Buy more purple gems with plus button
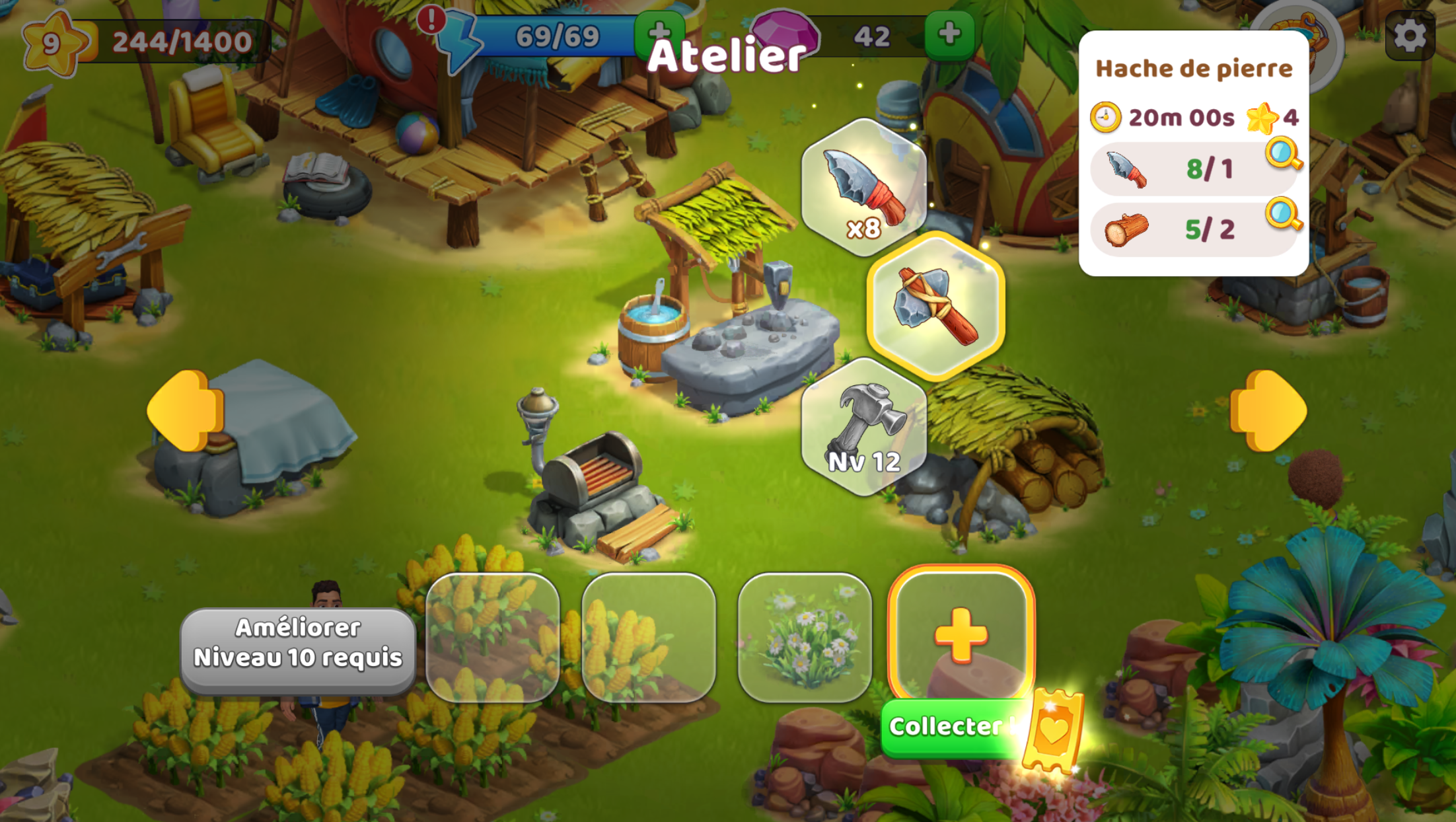The height and width of the screenshot is (822, 1456). click(x=949, y=34)
